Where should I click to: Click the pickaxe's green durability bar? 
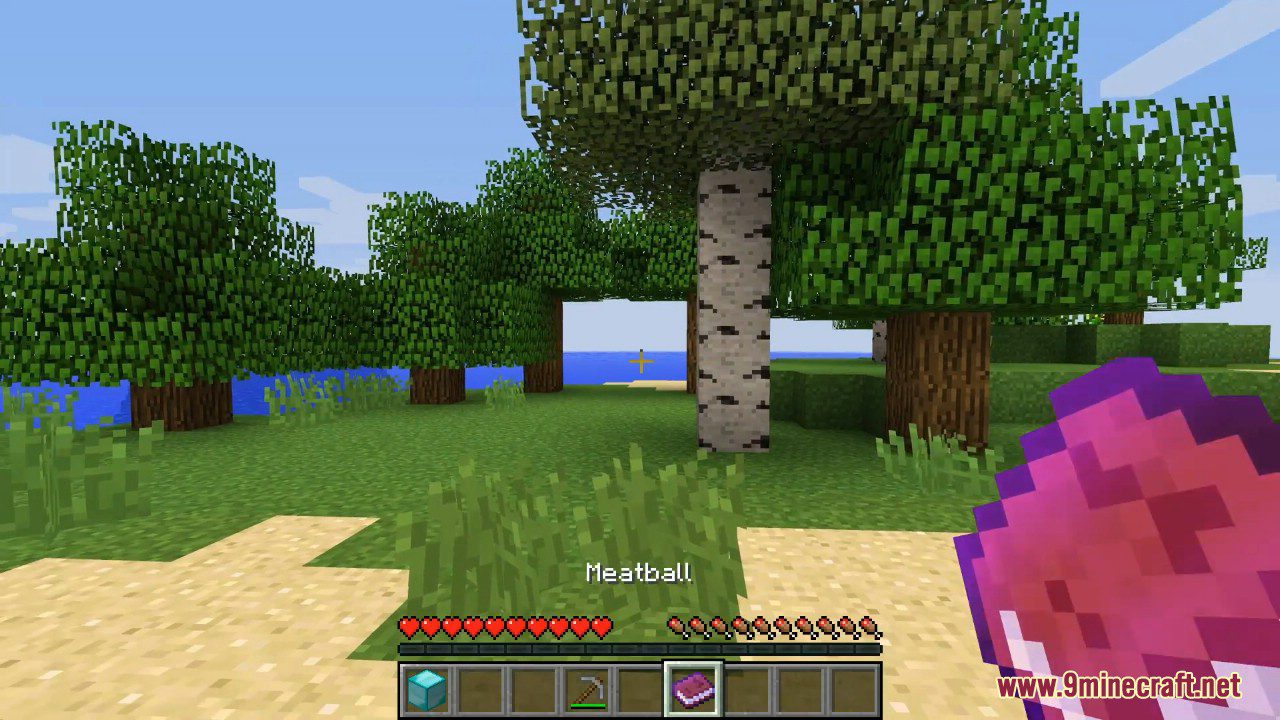[587, 704]
